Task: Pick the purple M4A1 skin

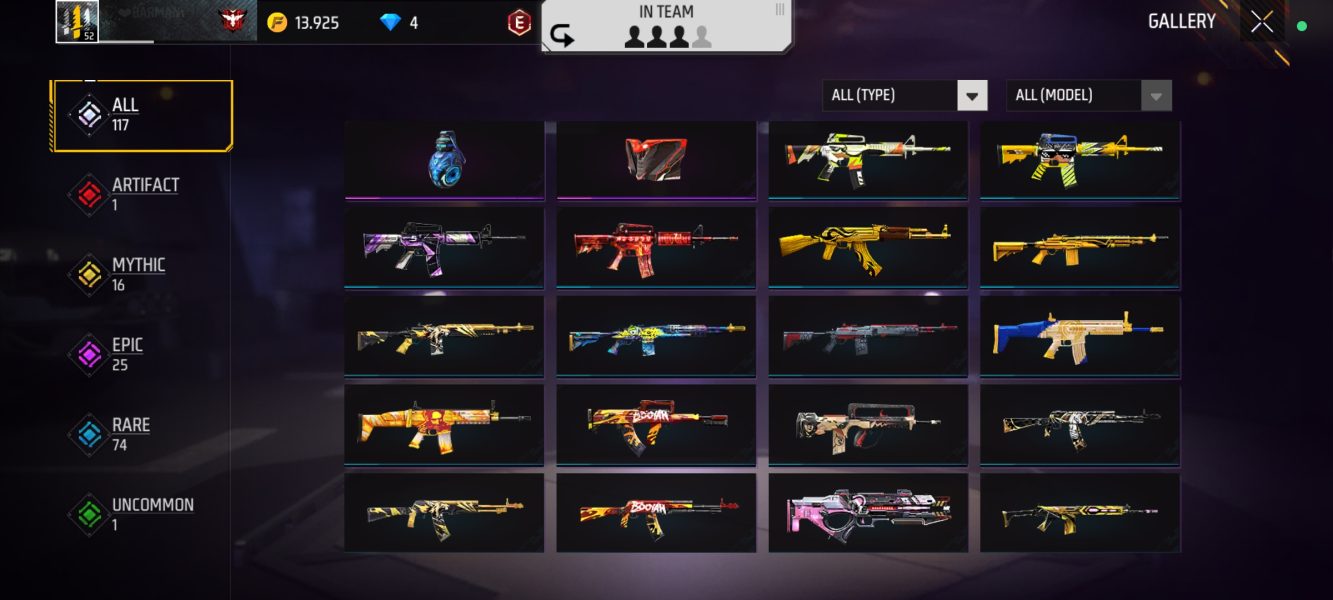Action: [444, 246]
